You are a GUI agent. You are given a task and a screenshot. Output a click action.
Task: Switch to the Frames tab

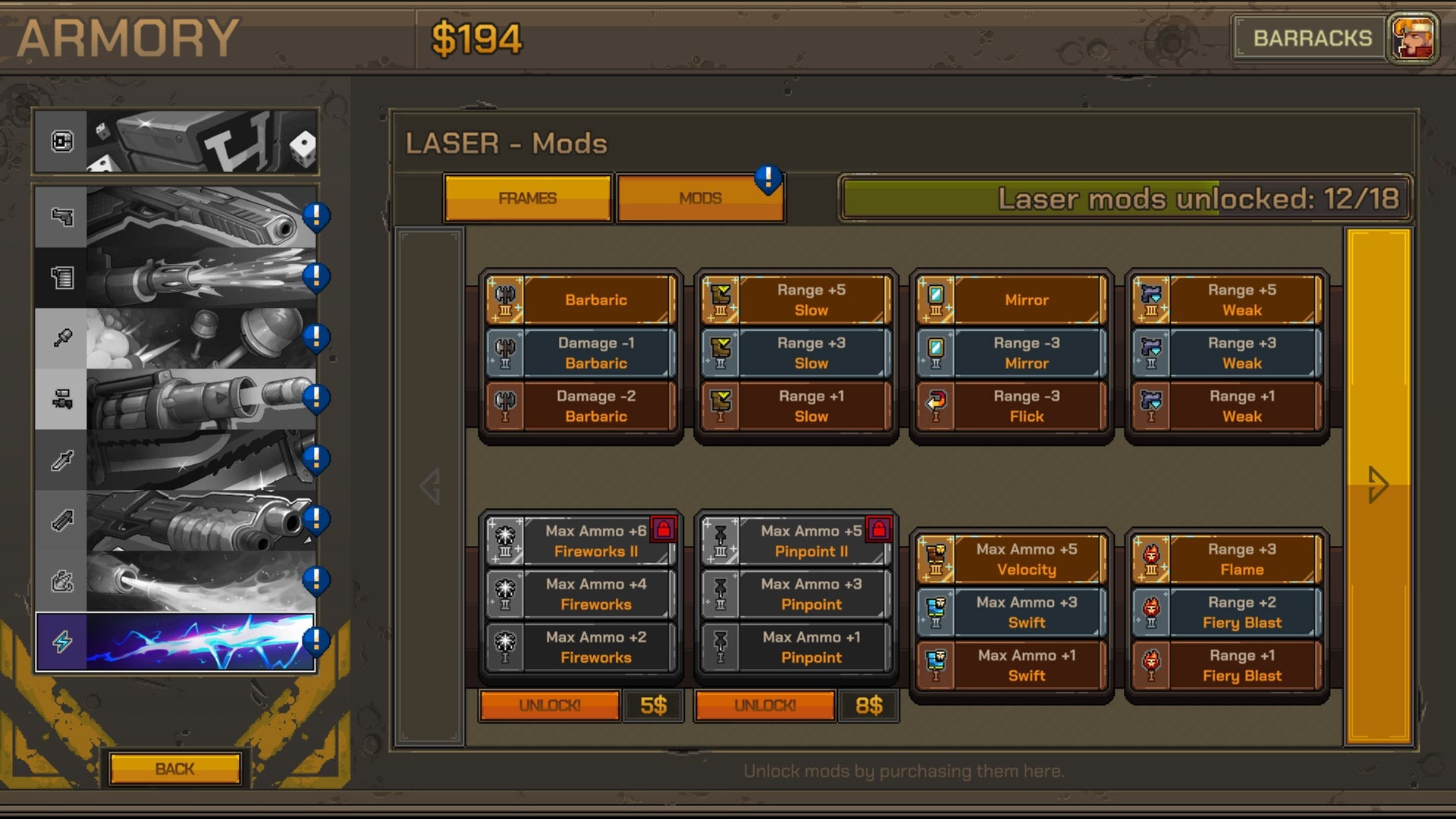pos(528,199)
